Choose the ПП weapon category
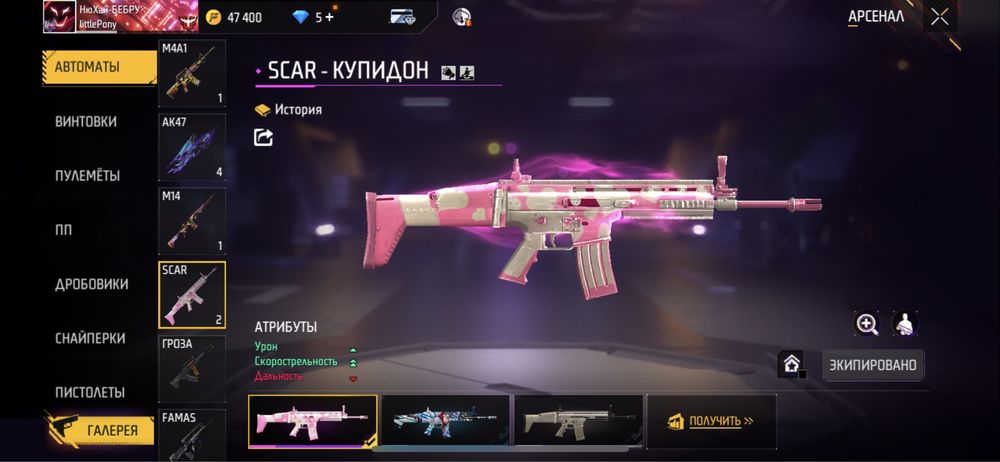This screenshot has height=462, width=1000. click(x=64, y=230)
